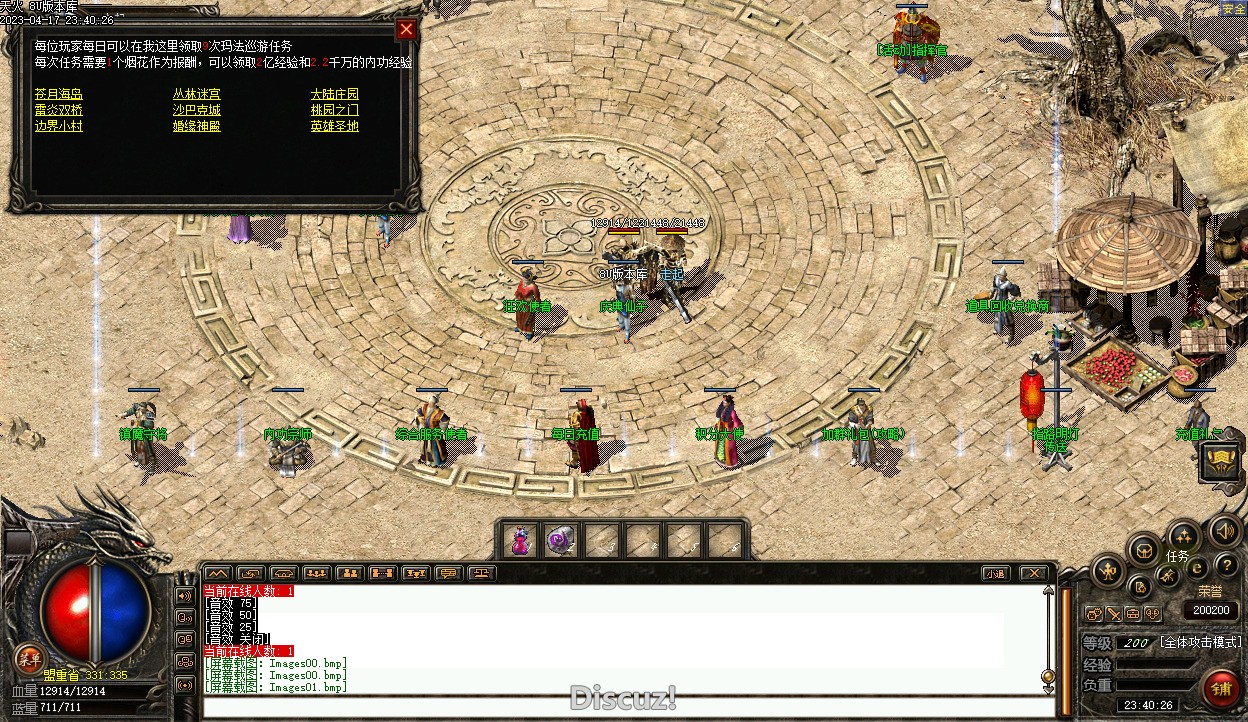Choose the 婚缘神殿 link

pyautogui.click(x=196, y=126)
